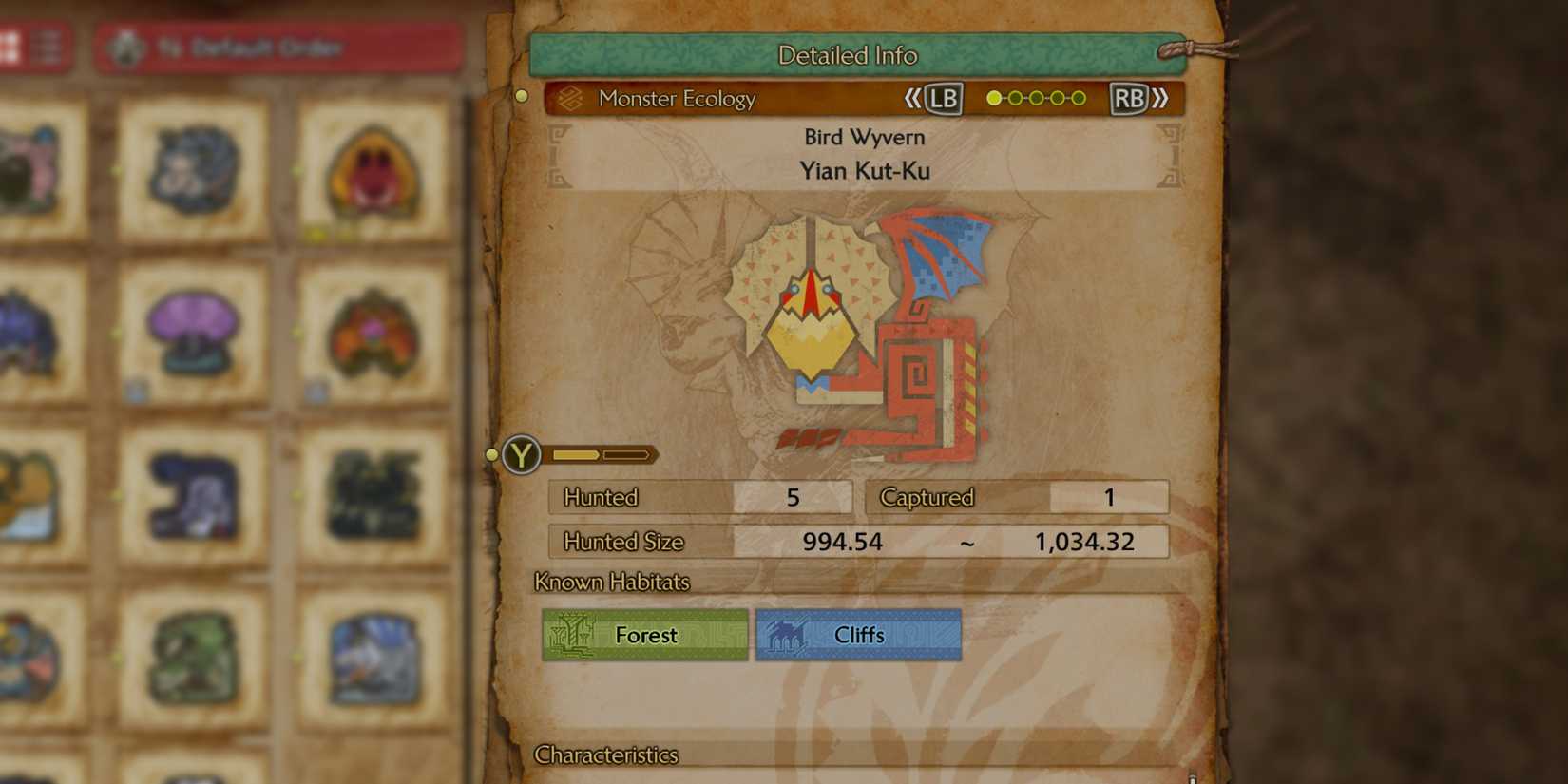This screenshot has width=1568, height=784.
Task: Select the first page indicator dot
Action: click(x=994, y=97)
